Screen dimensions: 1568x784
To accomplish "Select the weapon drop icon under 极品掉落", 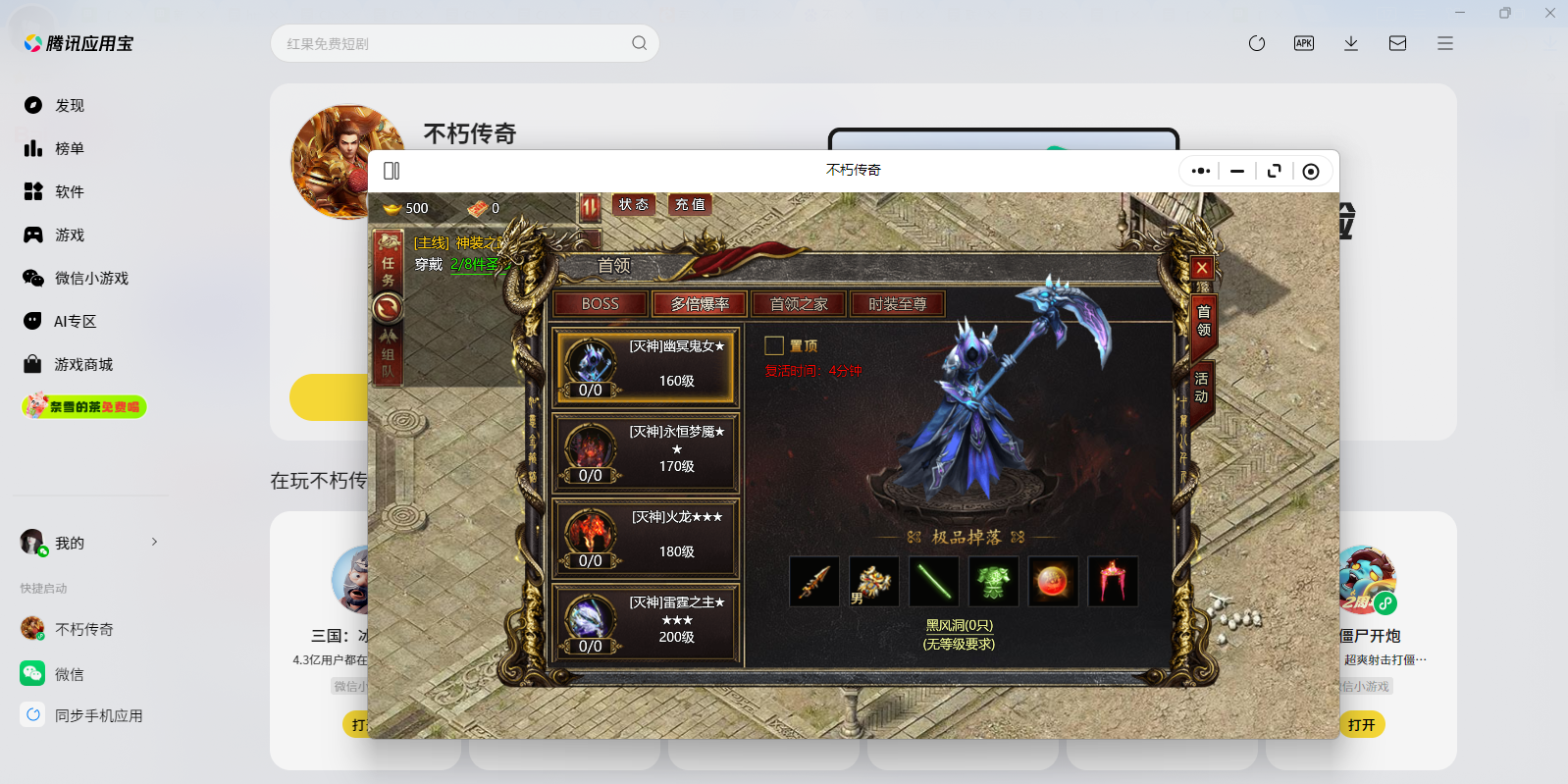I will coord(813,581).
